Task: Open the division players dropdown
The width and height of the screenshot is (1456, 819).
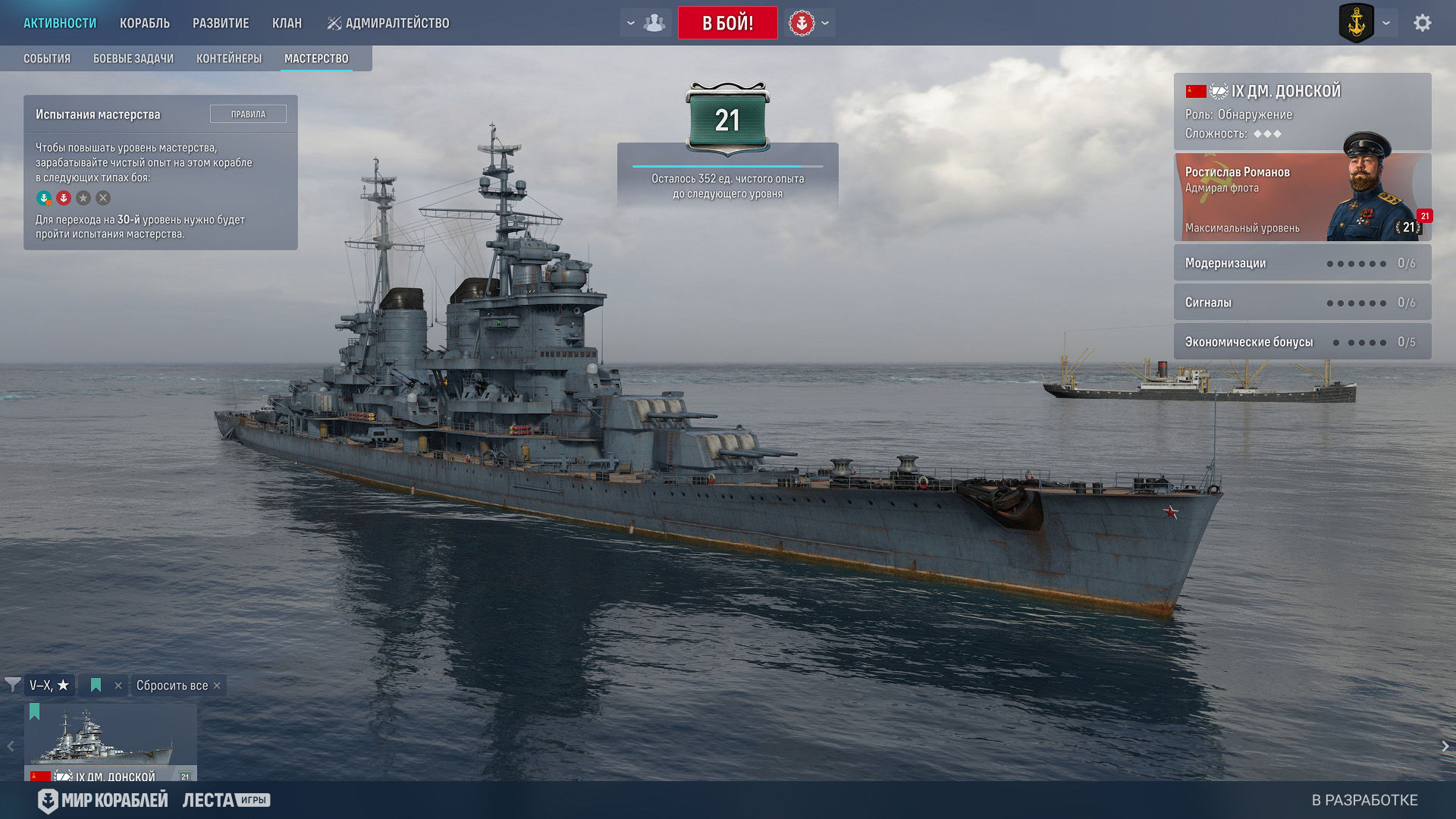Action: 645,23
